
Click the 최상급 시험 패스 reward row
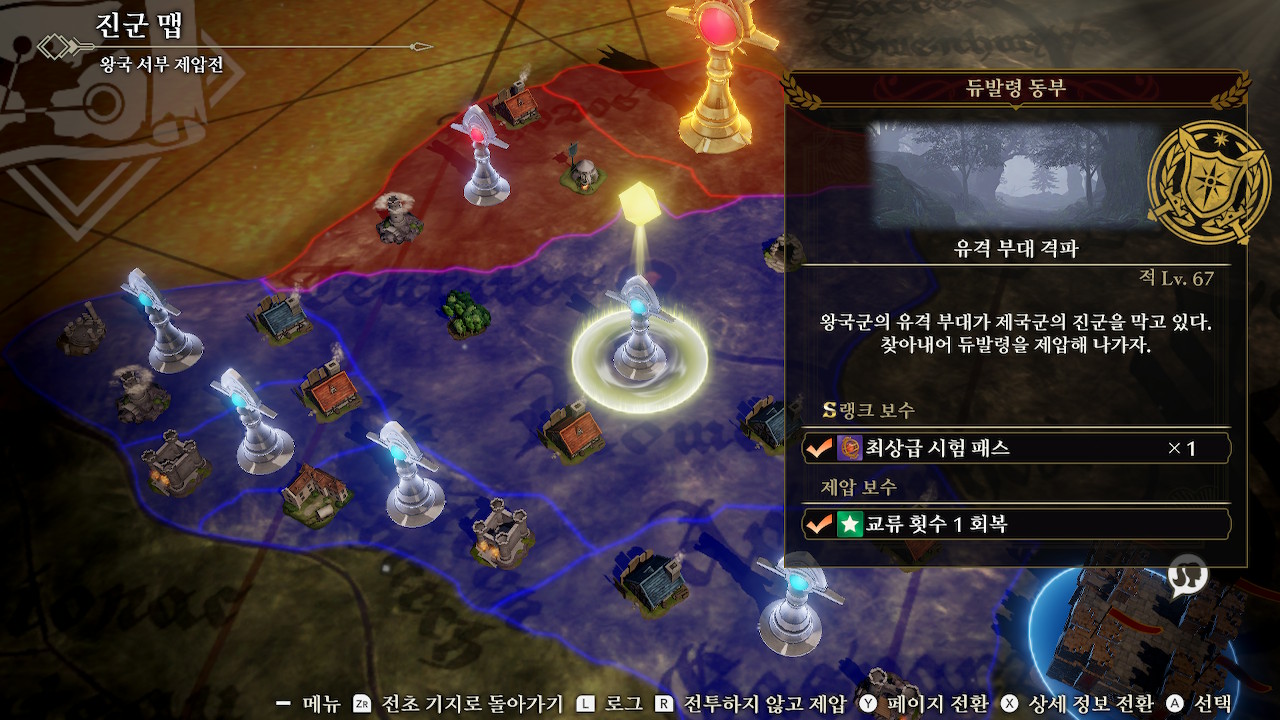tap(1016, 448)
